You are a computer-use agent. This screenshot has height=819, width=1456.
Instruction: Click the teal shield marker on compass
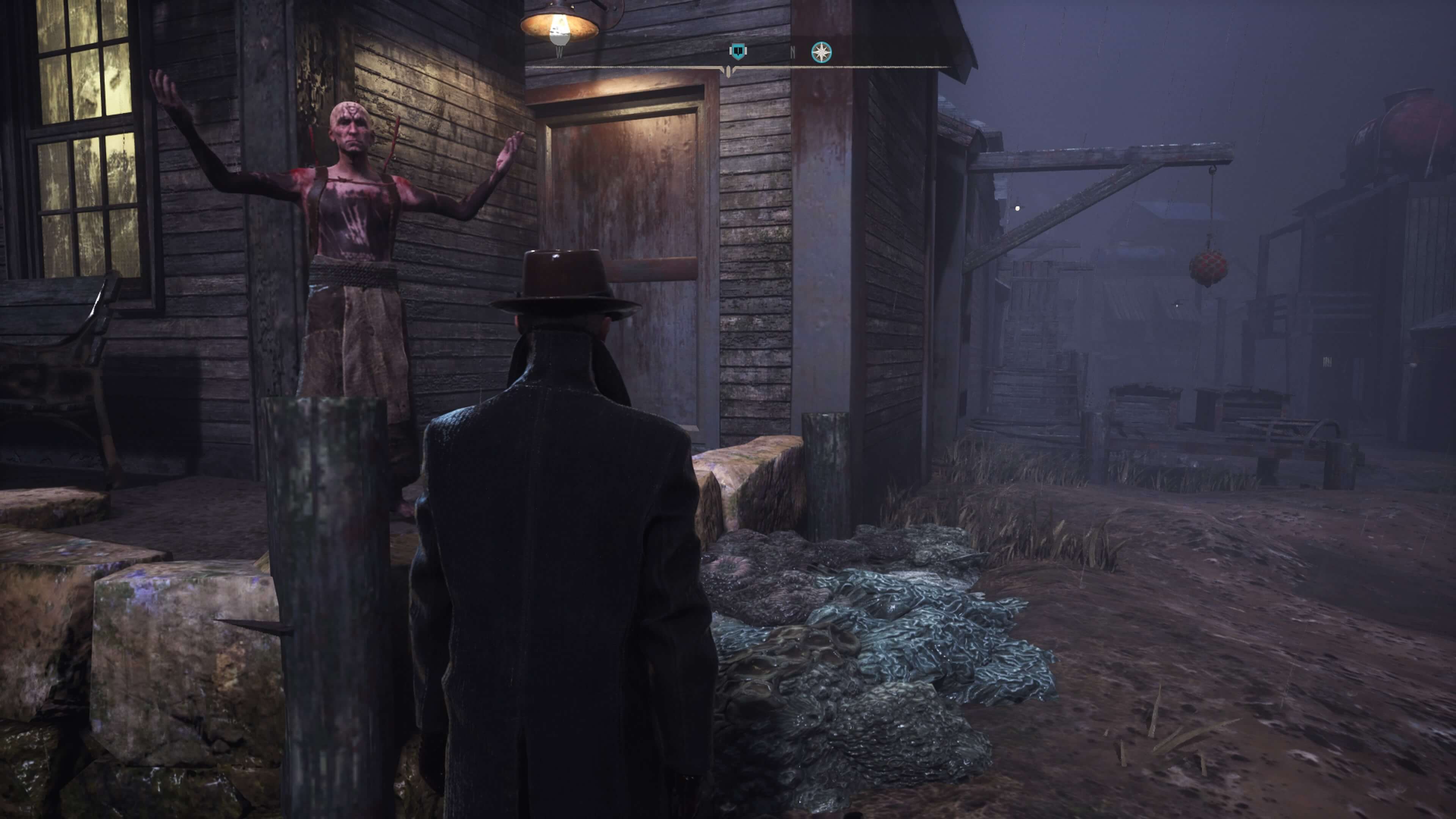click(737, 52)
